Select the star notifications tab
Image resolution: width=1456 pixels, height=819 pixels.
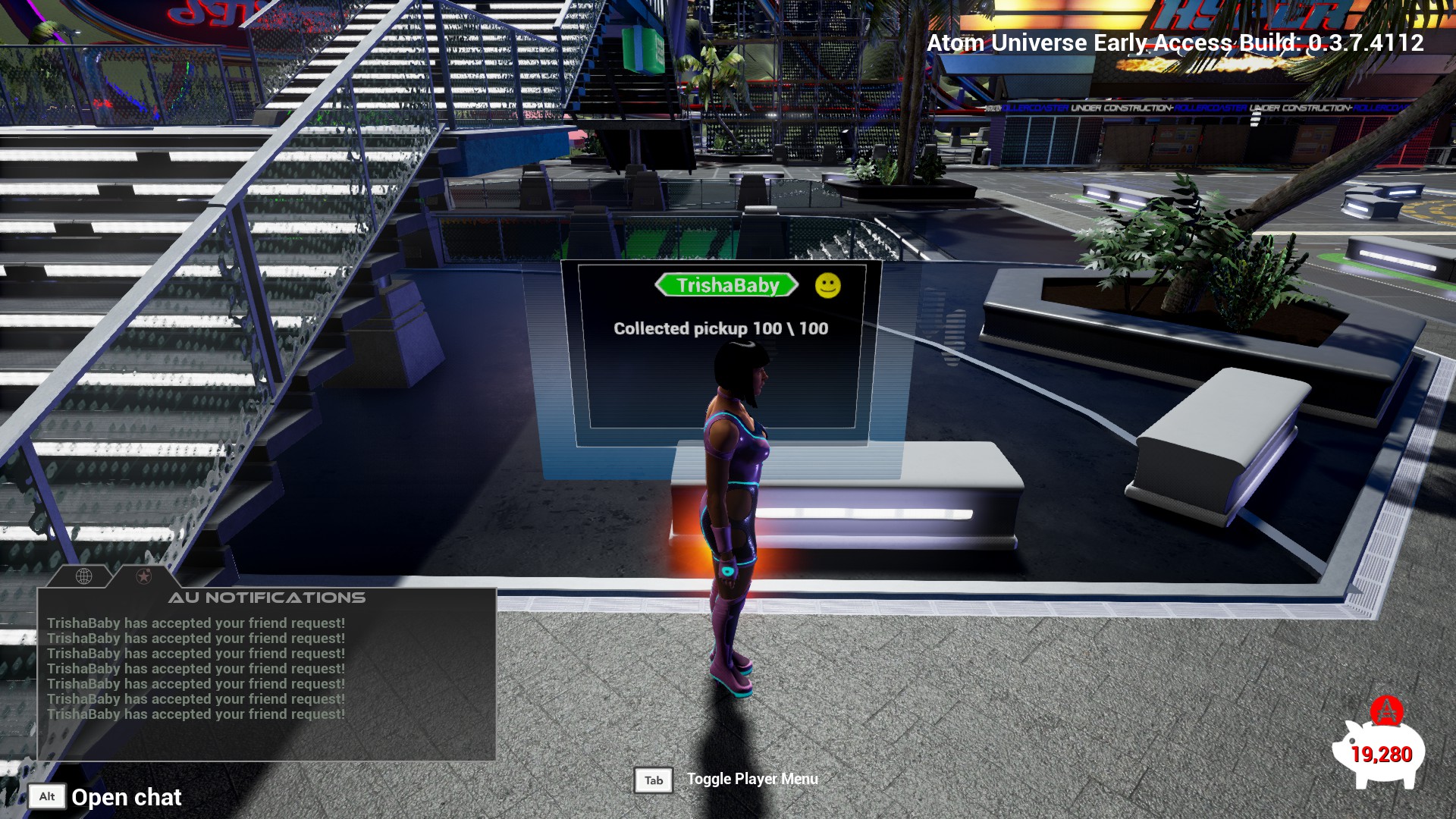pyautogui.click(x=143, y=576)
